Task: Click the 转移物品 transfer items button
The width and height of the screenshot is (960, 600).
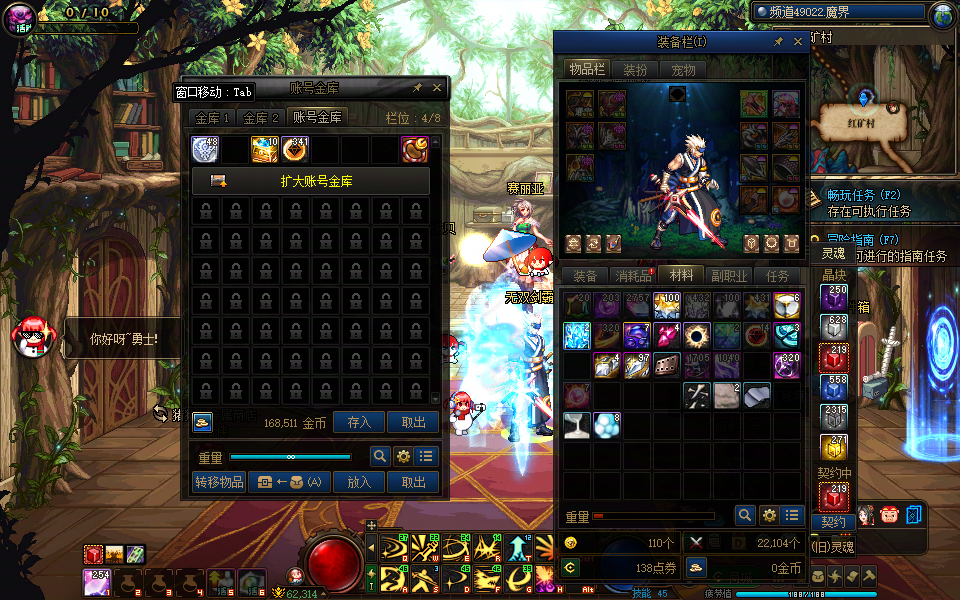Action: [219, 482]
